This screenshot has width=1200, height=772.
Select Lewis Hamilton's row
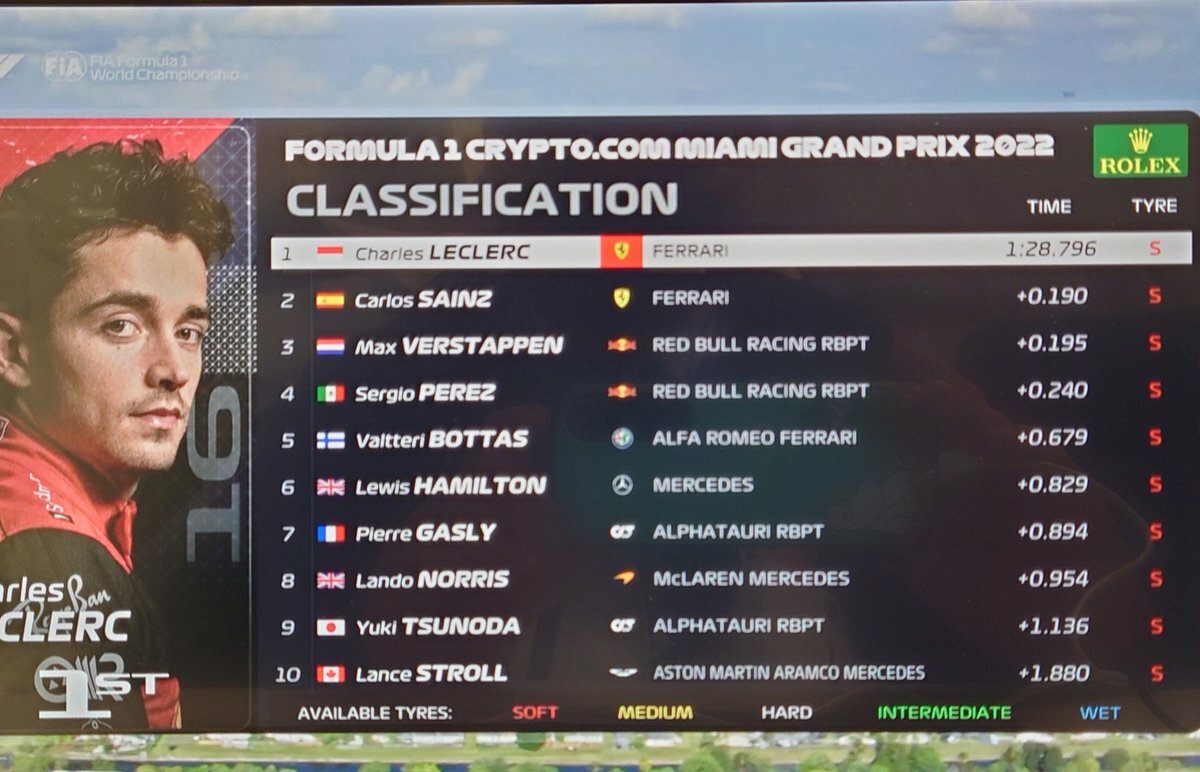coord(730,485)
